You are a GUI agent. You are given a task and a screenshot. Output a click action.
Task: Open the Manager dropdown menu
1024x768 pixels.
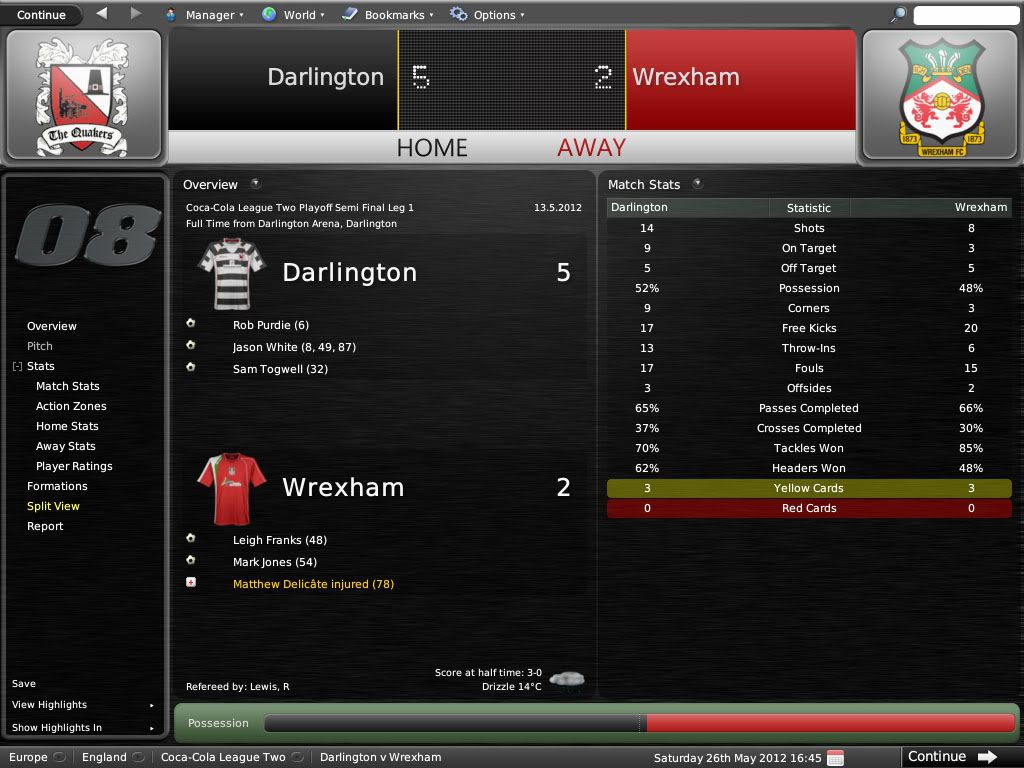click(x=203, y=15)
